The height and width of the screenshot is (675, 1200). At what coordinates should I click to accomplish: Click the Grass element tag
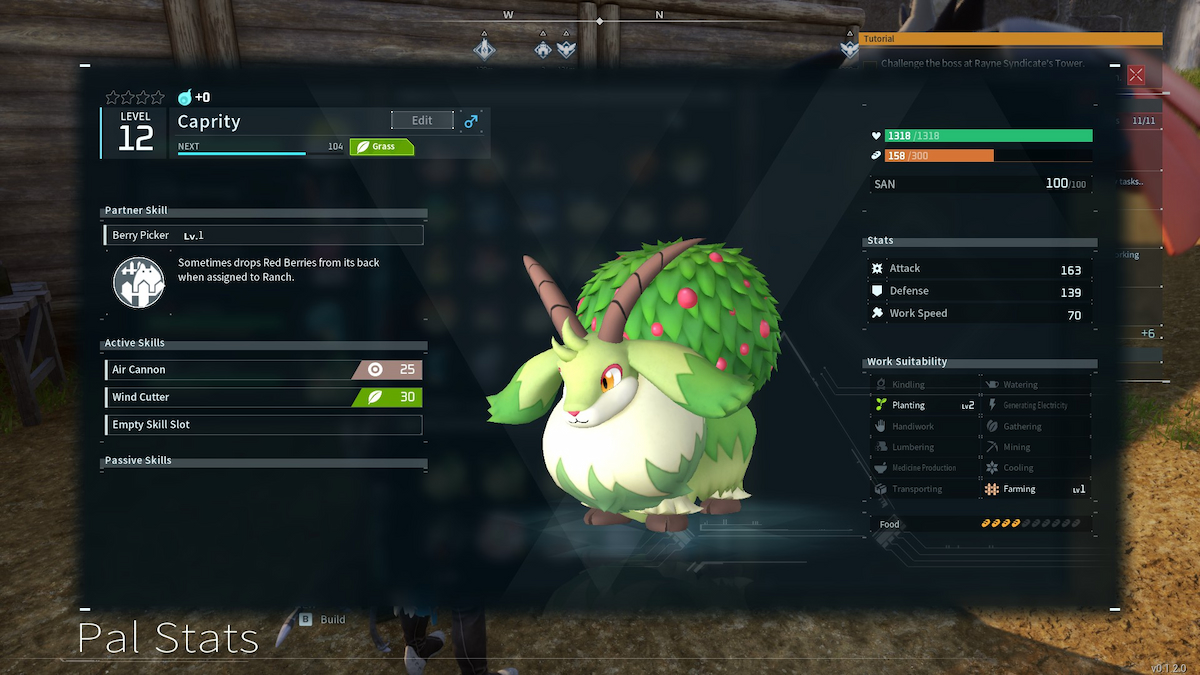pos(381,147)
